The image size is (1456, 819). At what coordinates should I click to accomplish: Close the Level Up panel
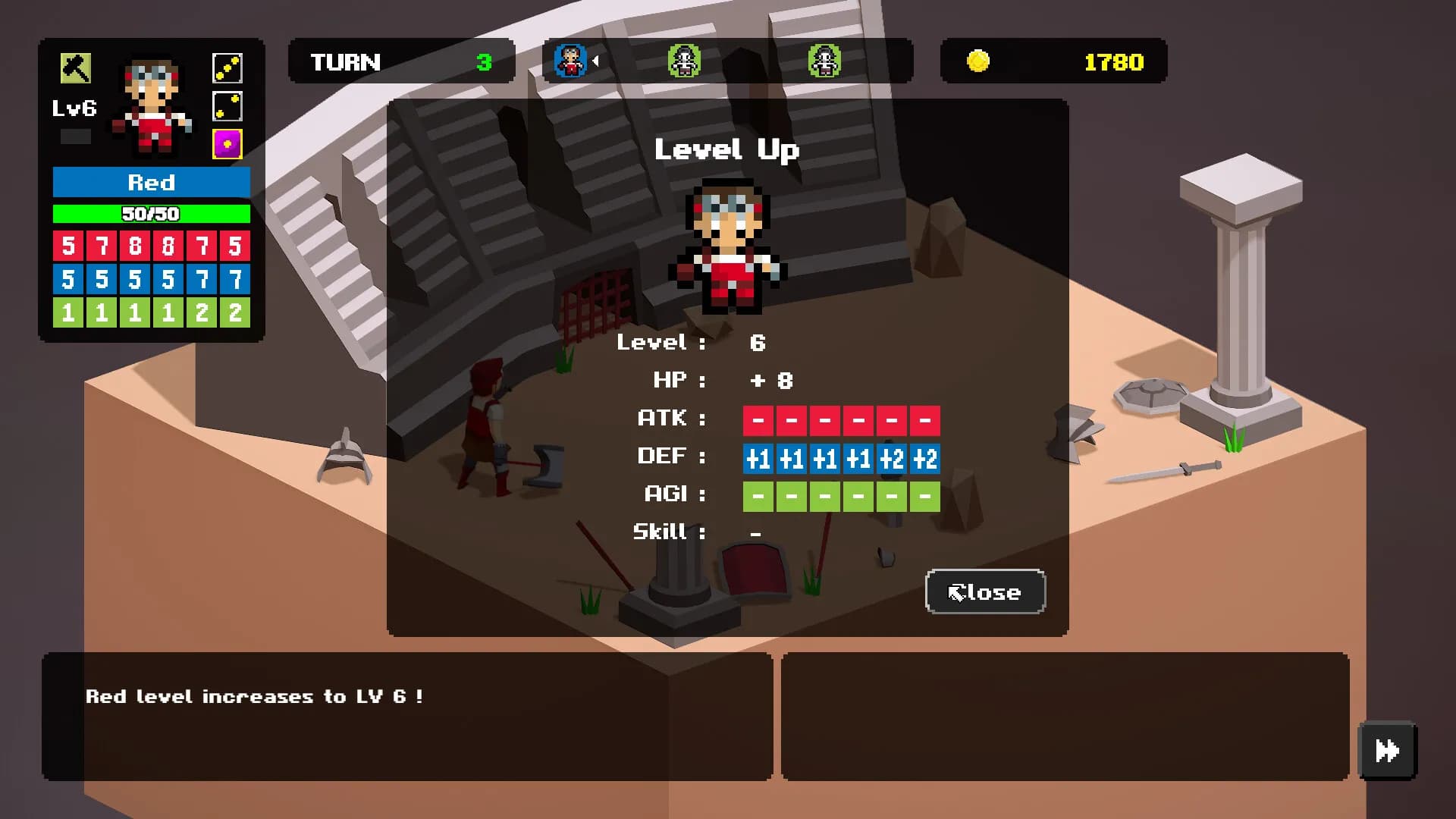tap(985, 591)
